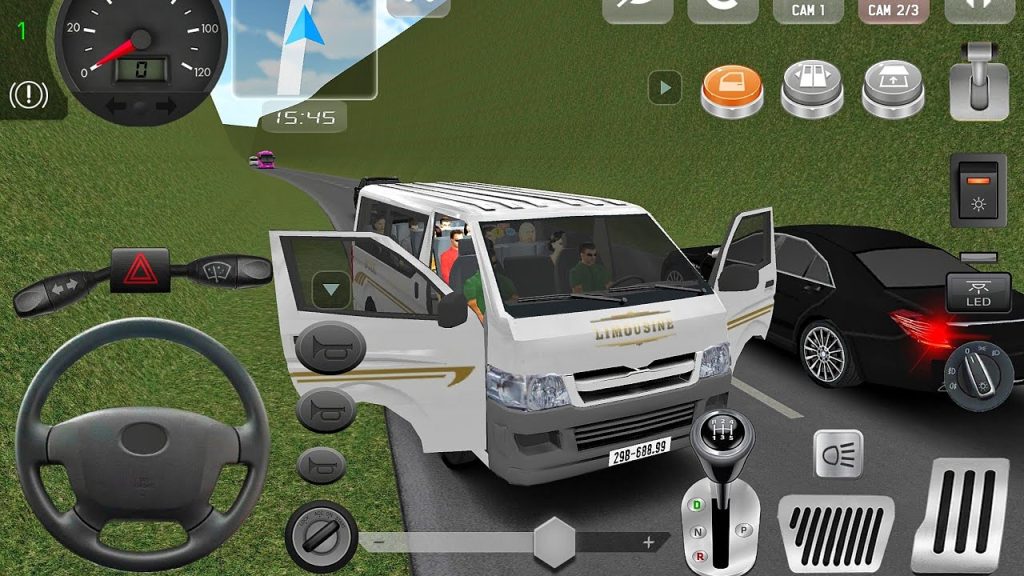Toggle the windshield wiper stalk
The height and width of the screenshot is (576, 1024).
(x=220, y=269)
